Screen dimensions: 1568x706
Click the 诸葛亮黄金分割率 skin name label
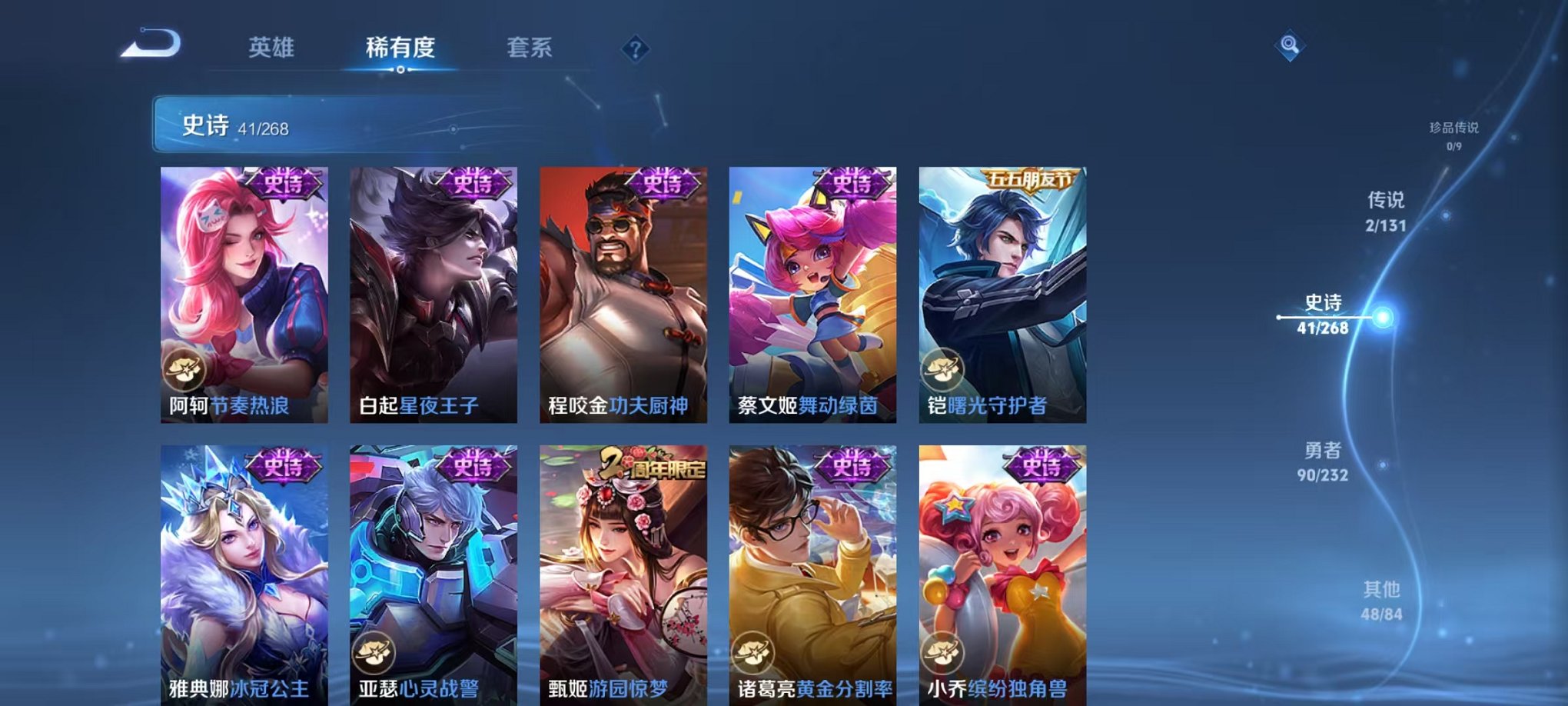808,688
